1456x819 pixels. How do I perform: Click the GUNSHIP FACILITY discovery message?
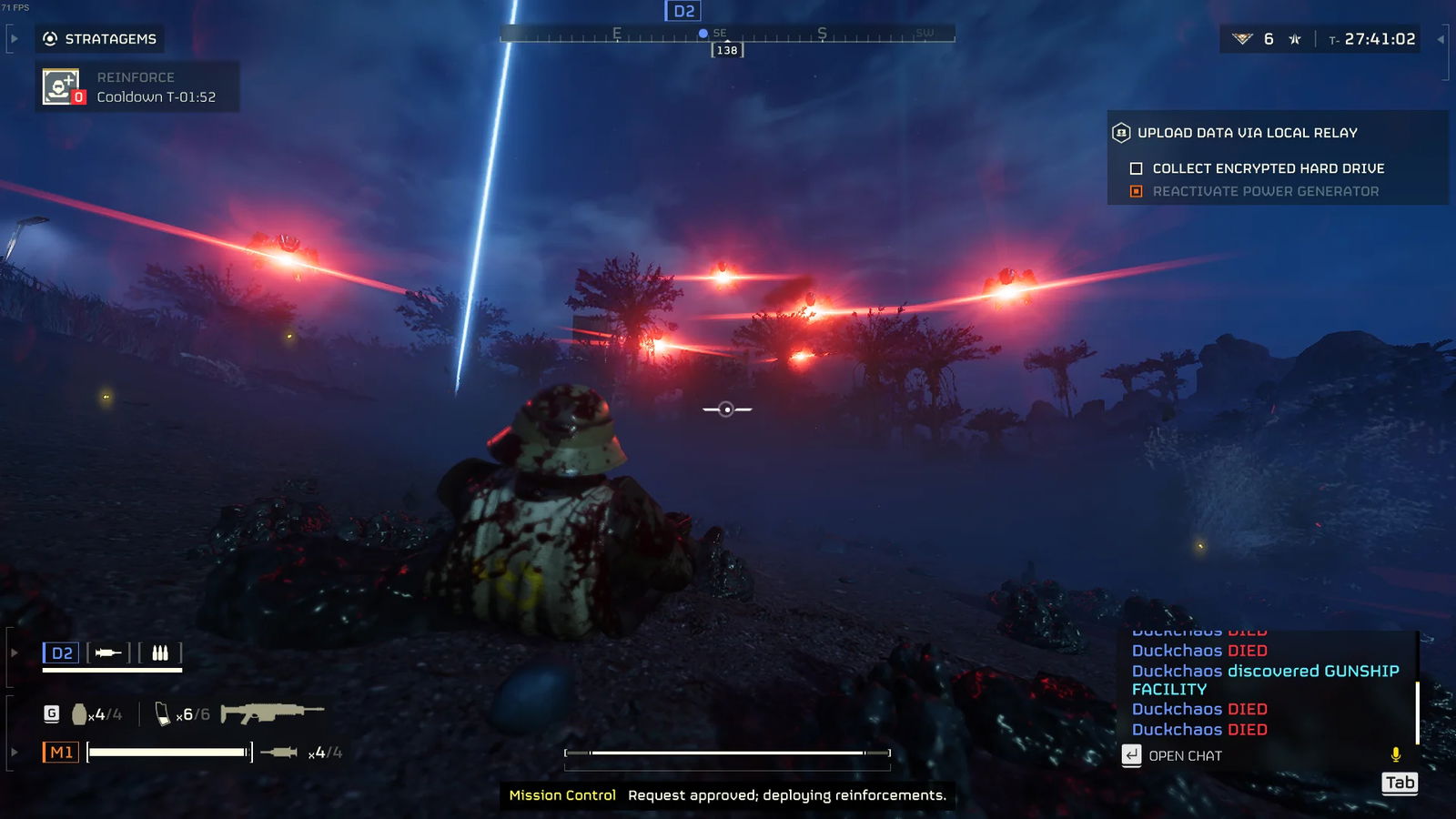(1265, 680)
